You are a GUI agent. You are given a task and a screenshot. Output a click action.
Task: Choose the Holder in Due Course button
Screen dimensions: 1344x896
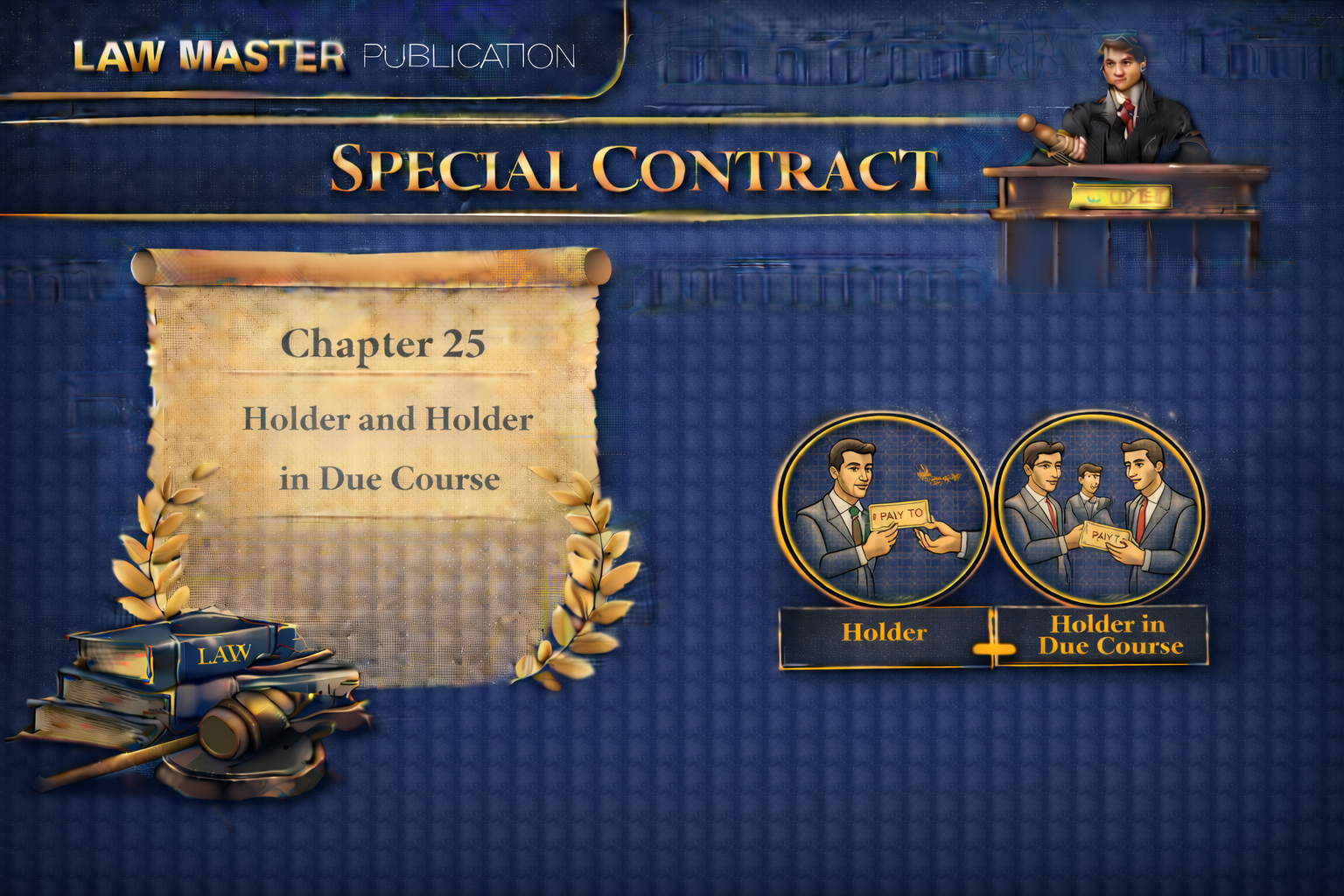click(1108, 635)
